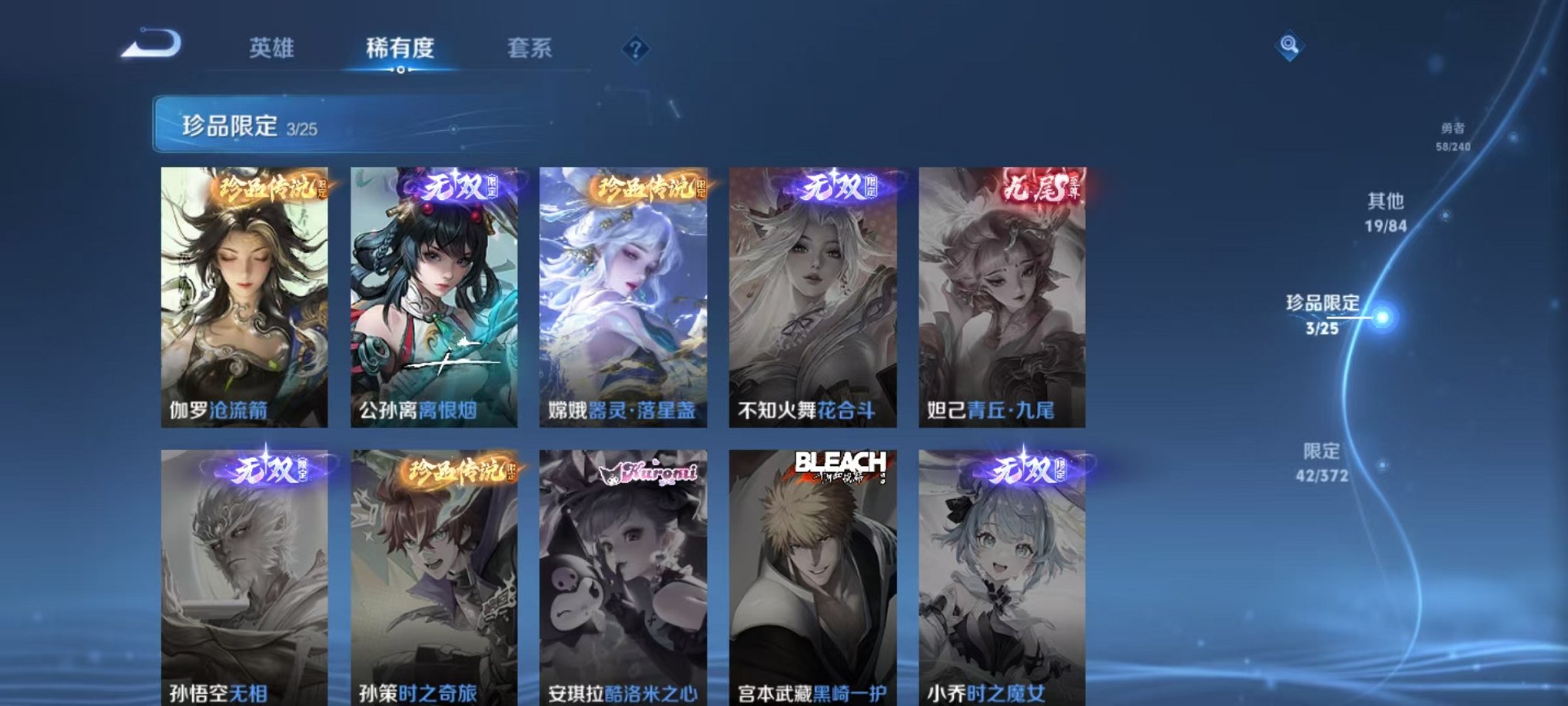
Task: Open the help question mark icon
Action: [x=635, y=51]
